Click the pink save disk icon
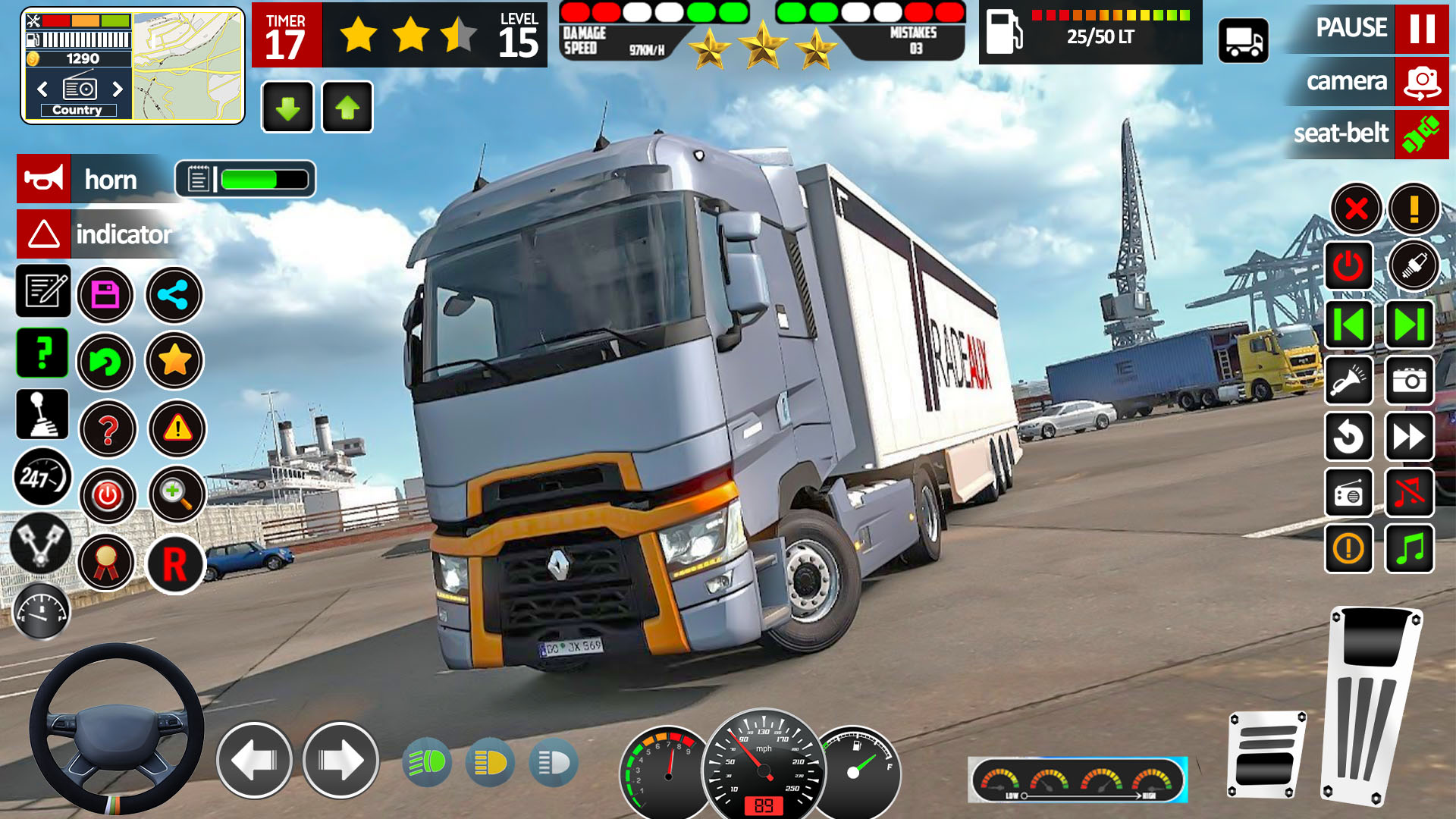1456x819 pixels. click(105, 295)
